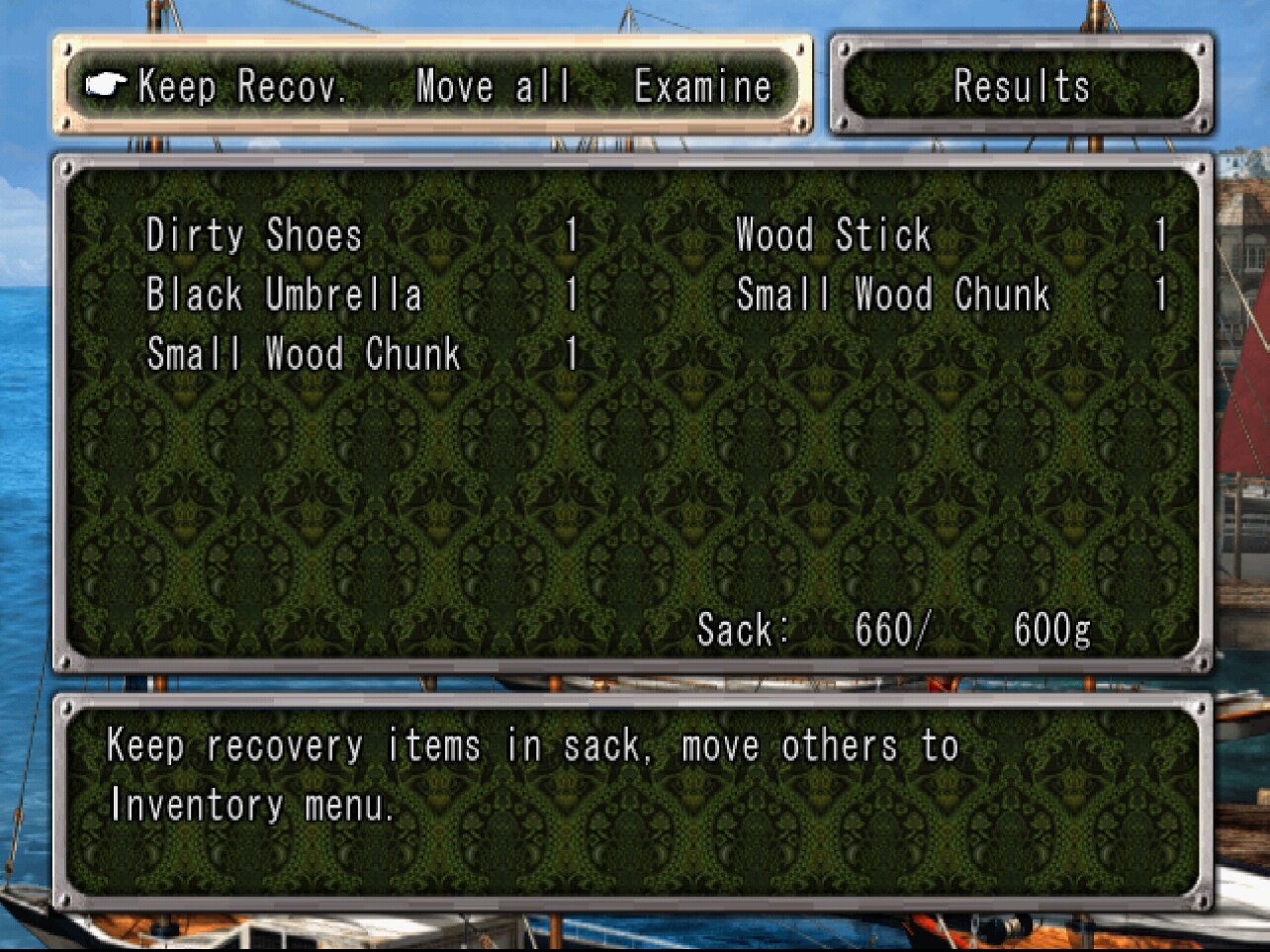Image resolution: width=1270 pixels, height=952 pixels.
Task: Pick the Black Umbrella entry
Action: tap(284, 295)
